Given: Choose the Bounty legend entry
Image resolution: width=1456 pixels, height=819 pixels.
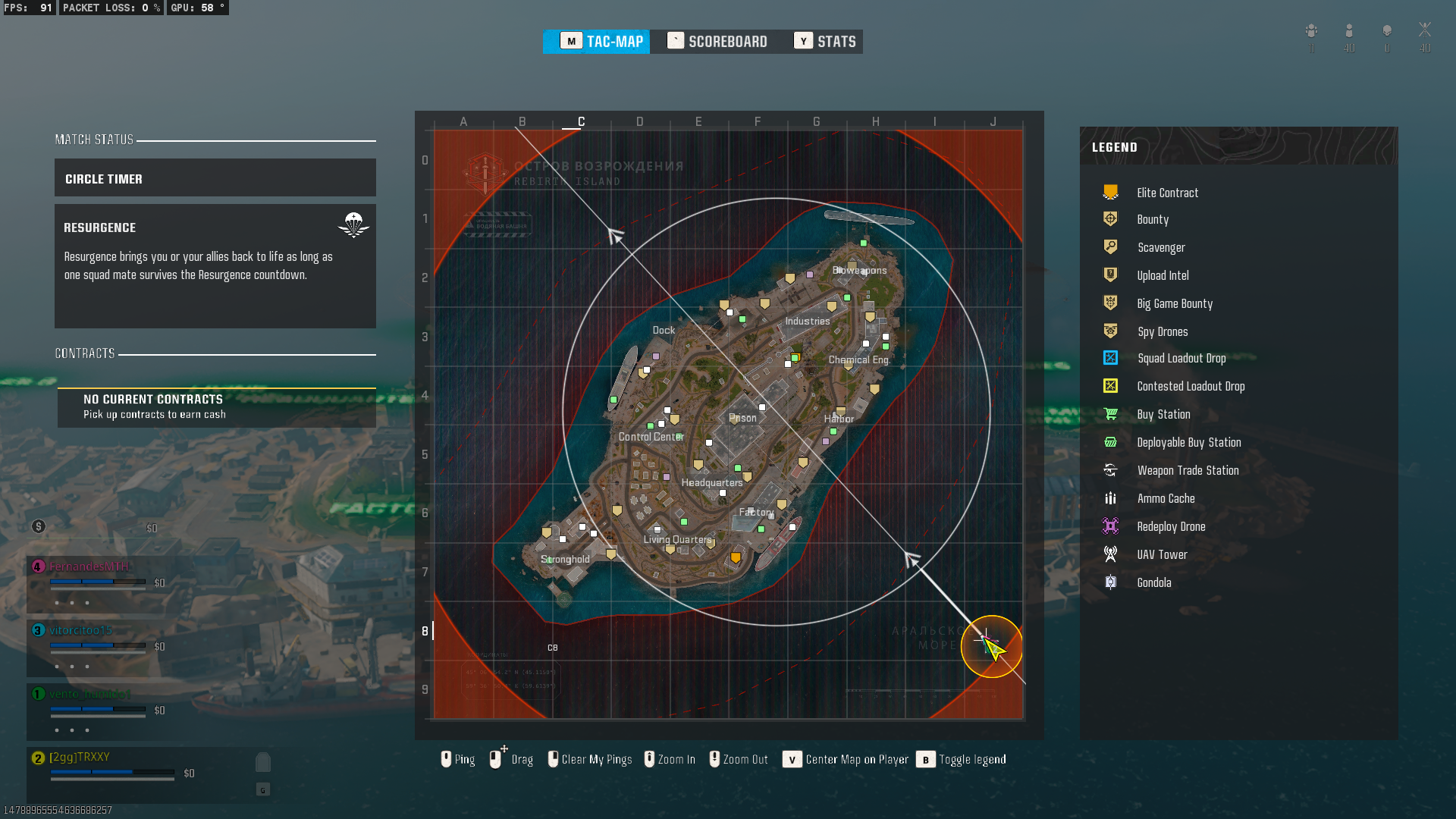Looking at the screenshot, I should (1152, 220).
